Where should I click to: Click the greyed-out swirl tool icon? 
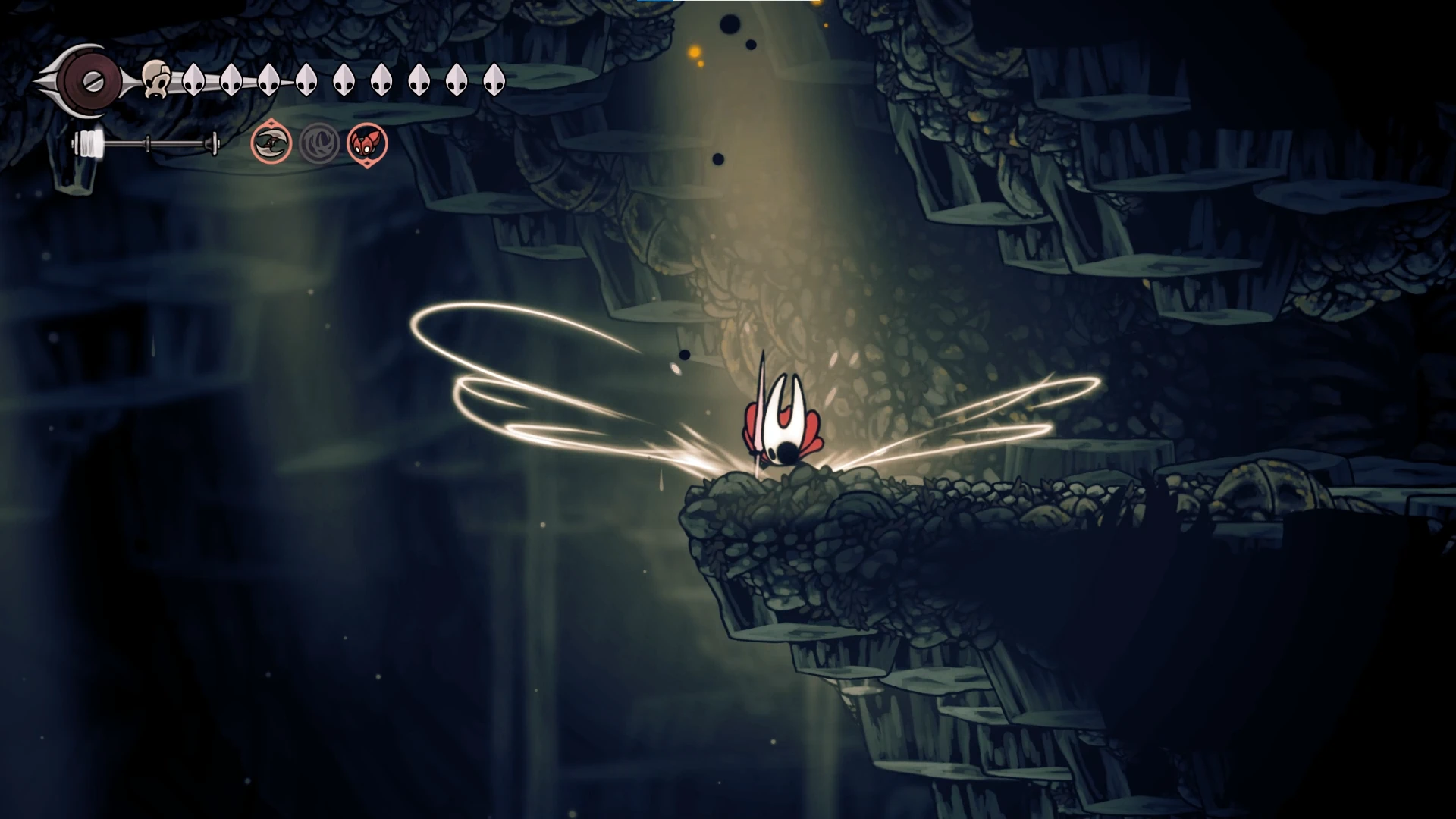click(319, 143)
